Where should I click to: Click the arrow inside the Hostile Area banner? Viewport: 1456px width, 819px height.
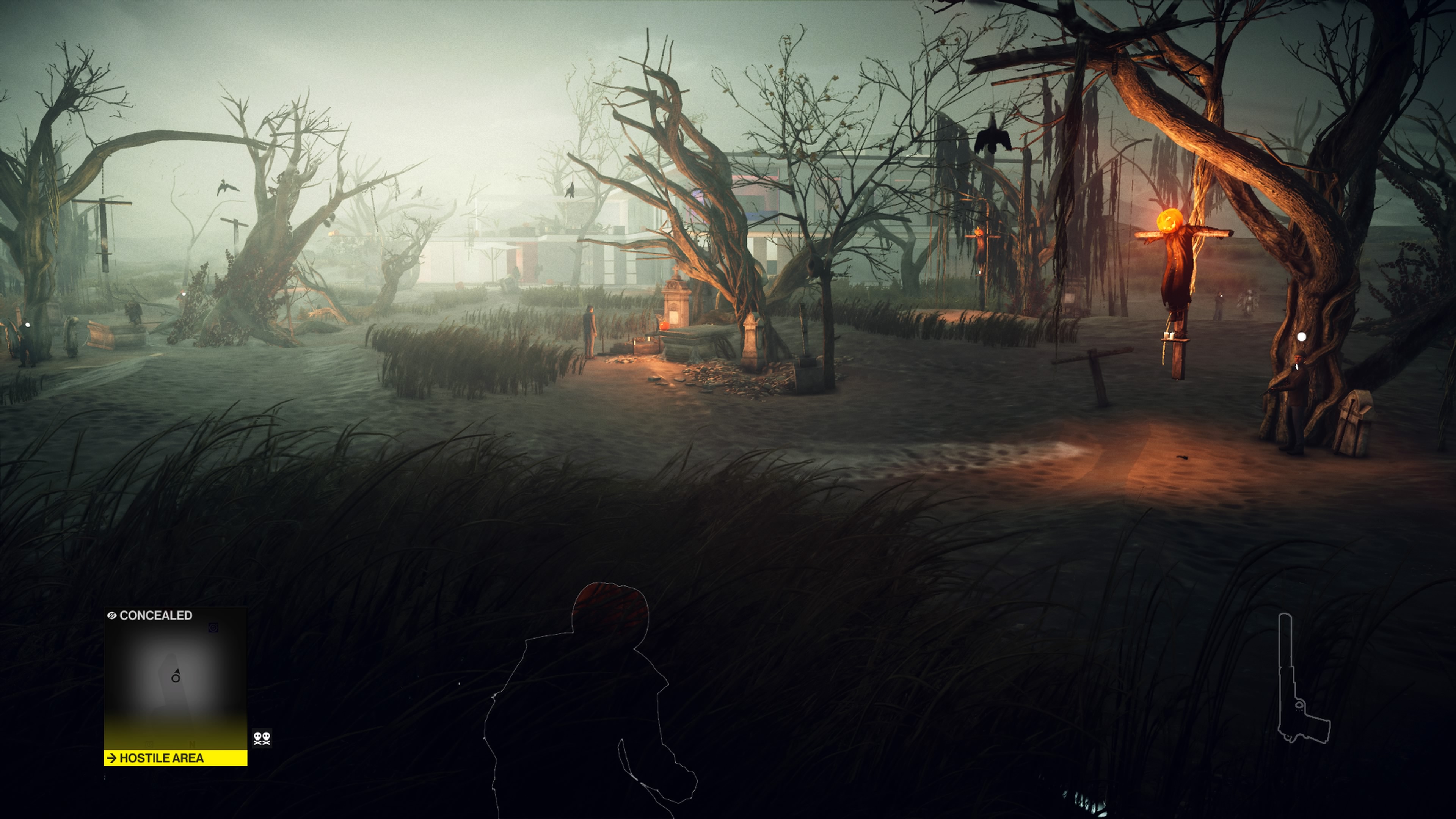coord(113,759)
